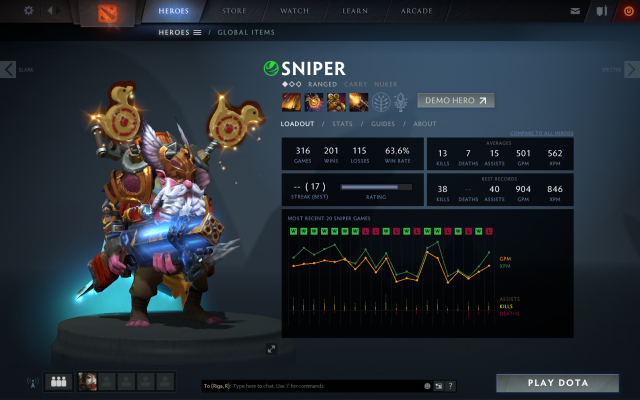Screen dimensions: 640x400
Task: Open the settings gear menu
Action: (x=28, y=11)
